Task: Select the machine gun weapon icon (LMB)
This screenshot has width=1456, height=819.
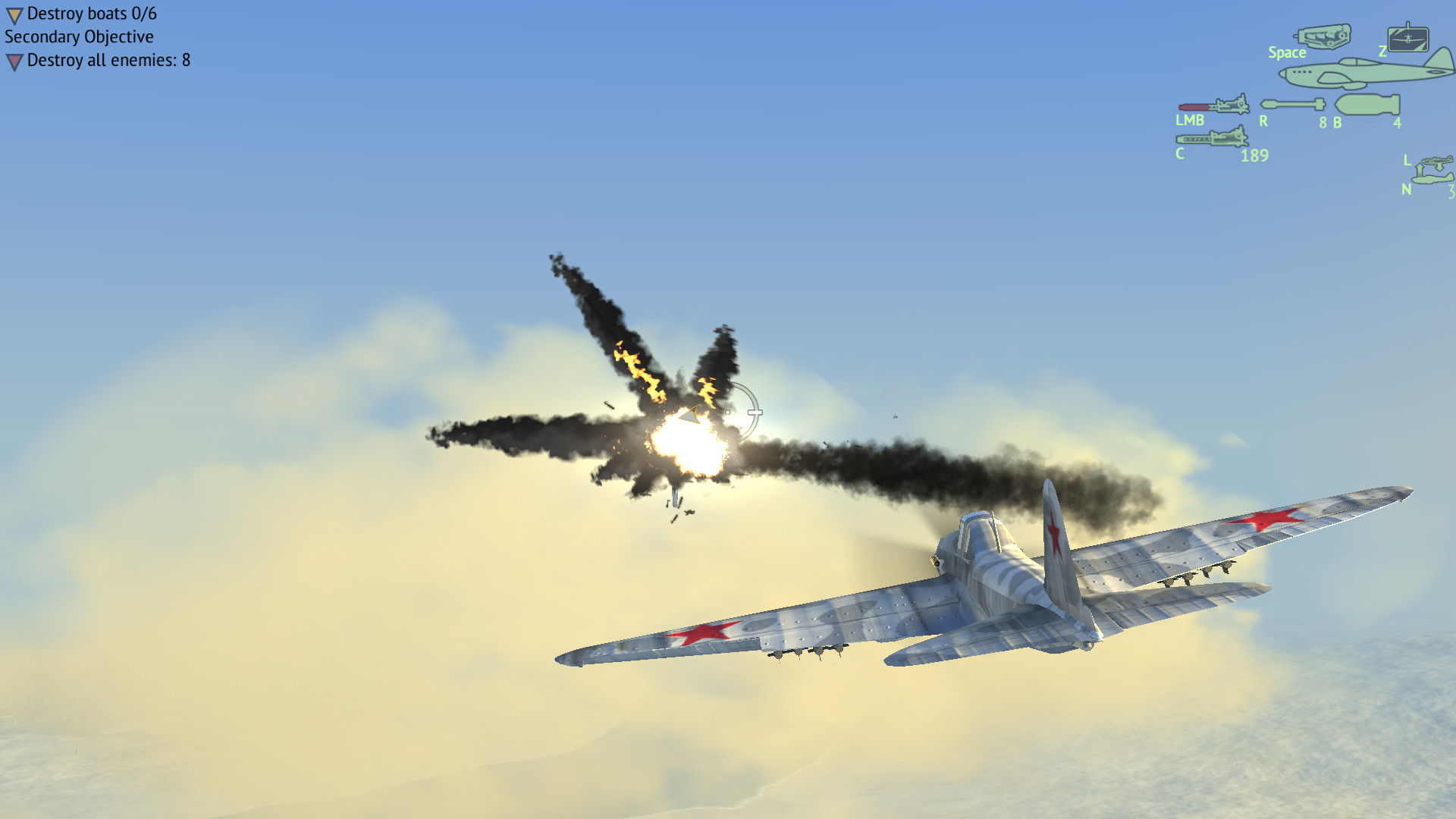Action: tap(1213, 106)
